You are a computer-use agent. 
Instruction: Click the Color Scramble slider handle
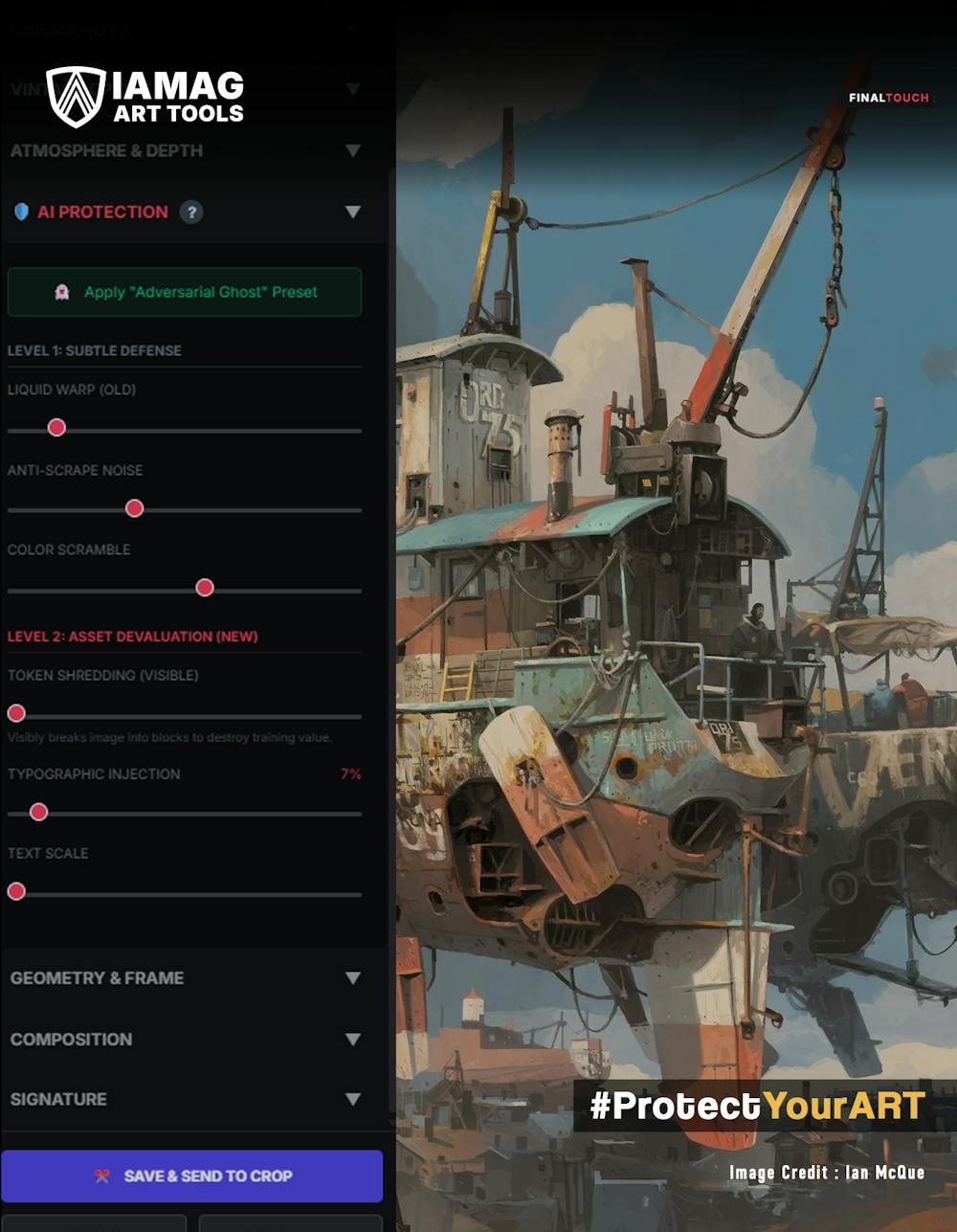(x=205, y=588)
